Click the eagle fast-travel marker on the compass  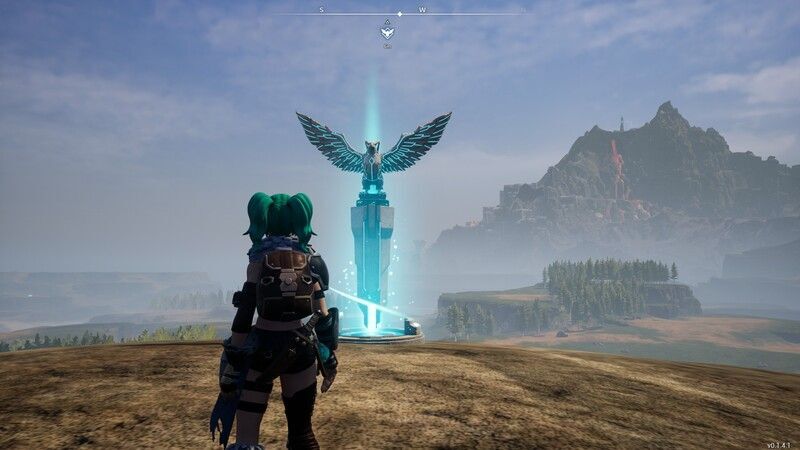coord(387,32)
